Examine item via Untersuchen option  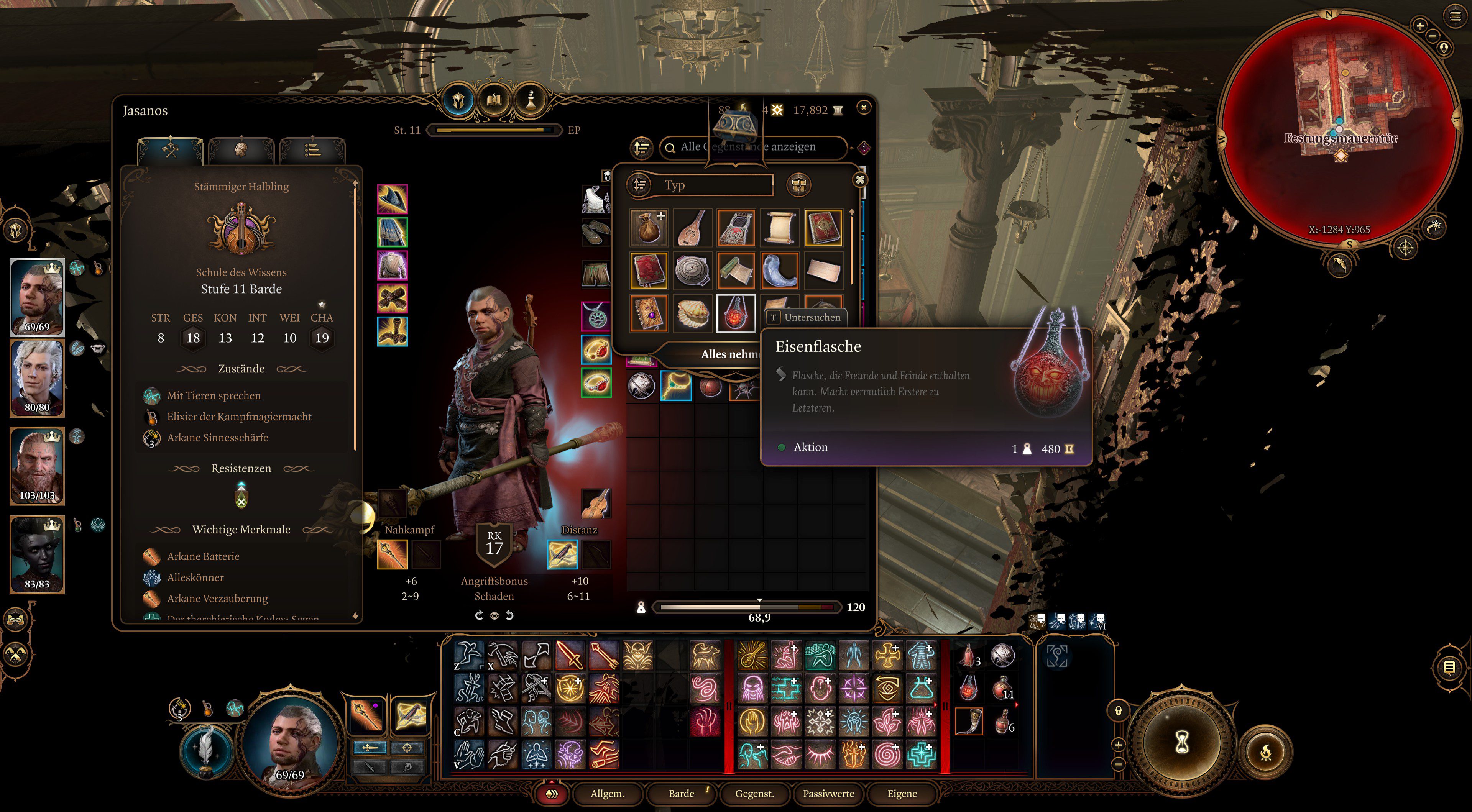pyautogui.click(x=806, y=317)
